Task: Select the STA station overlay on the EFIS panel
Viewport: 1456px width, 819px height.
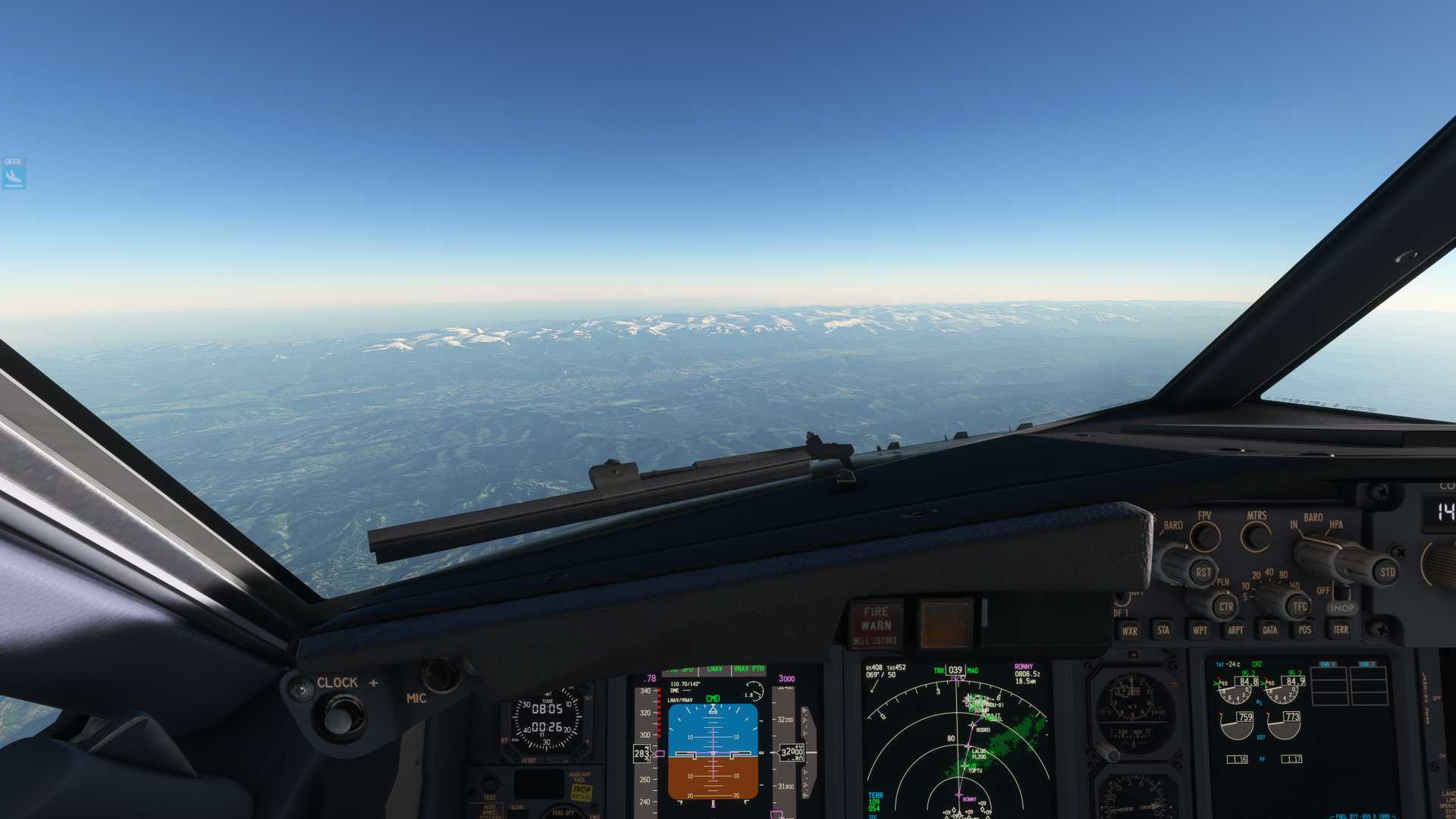Action: tap(1163, 630)
